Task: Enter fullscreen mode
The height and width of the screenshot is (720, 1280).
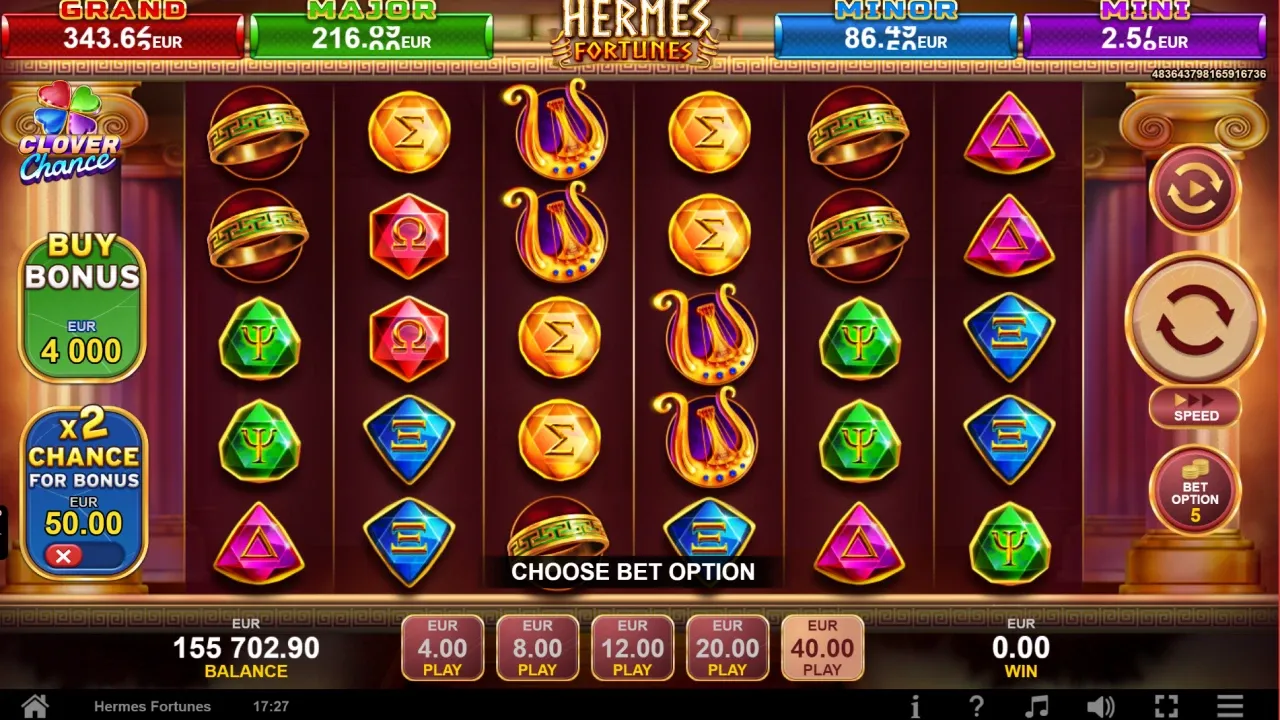Action: click(x=1166, y=706)
